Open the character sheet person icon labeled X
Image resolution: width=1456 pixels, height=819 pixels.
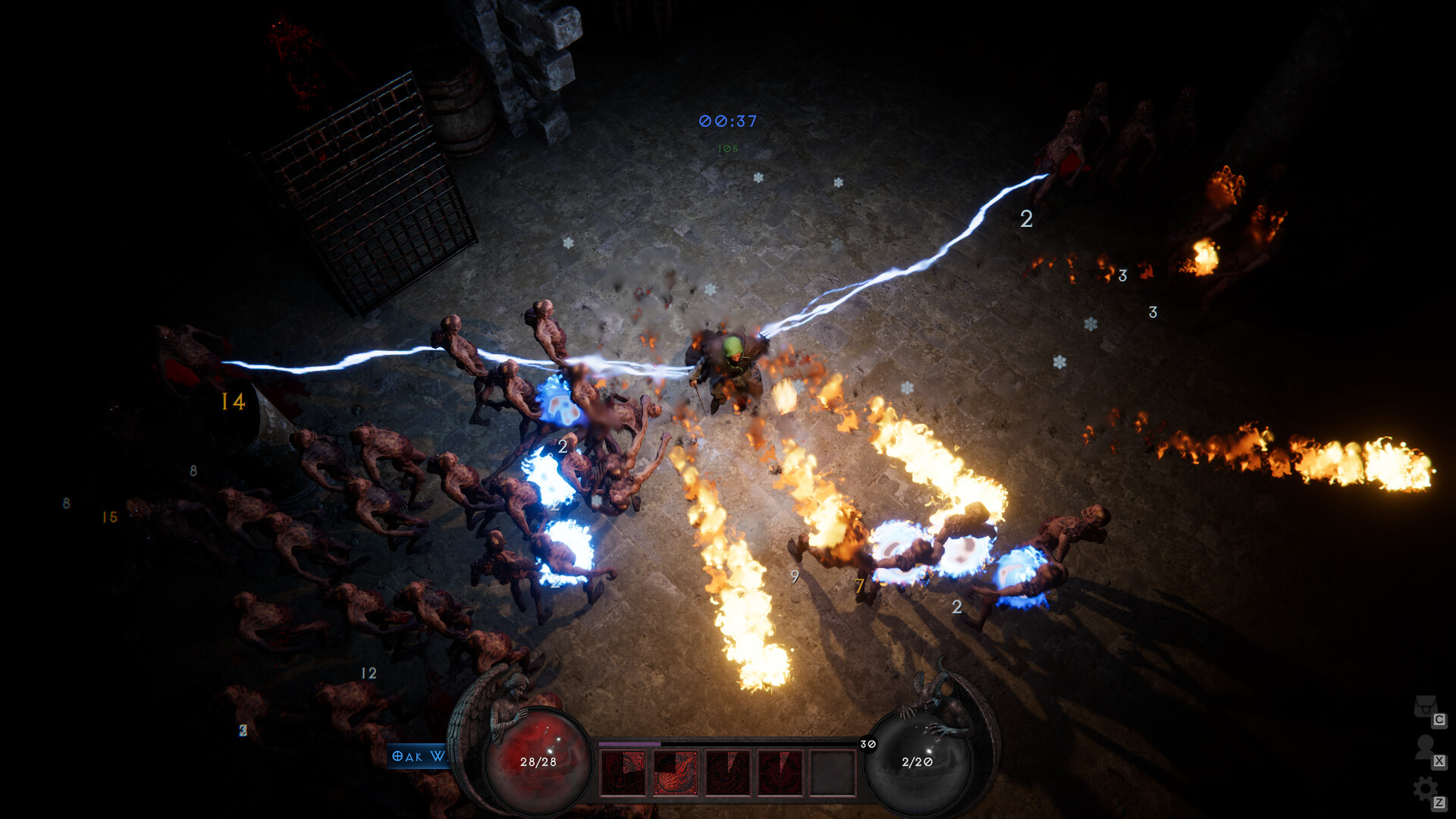1425,746
